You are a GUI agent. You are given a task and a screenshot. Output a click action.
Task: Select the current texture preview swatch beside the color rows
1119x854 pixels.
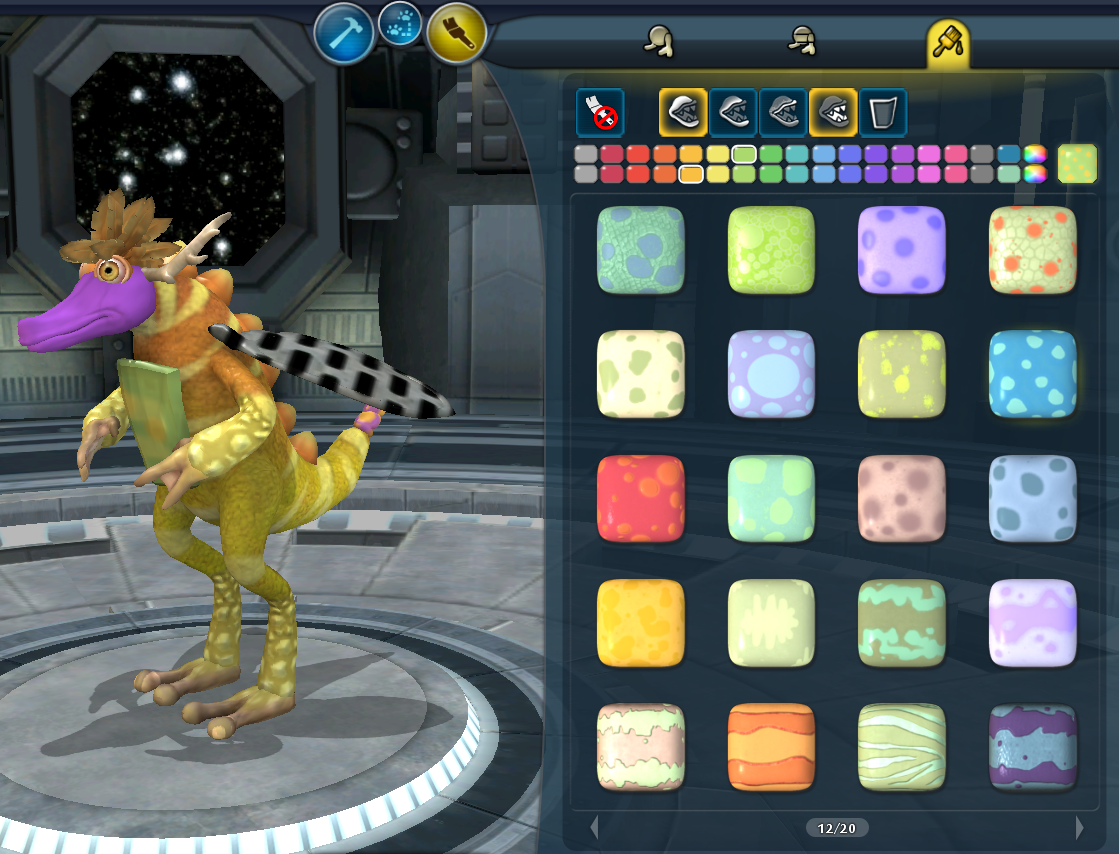pyautogui.click(x=1077, y=164)
